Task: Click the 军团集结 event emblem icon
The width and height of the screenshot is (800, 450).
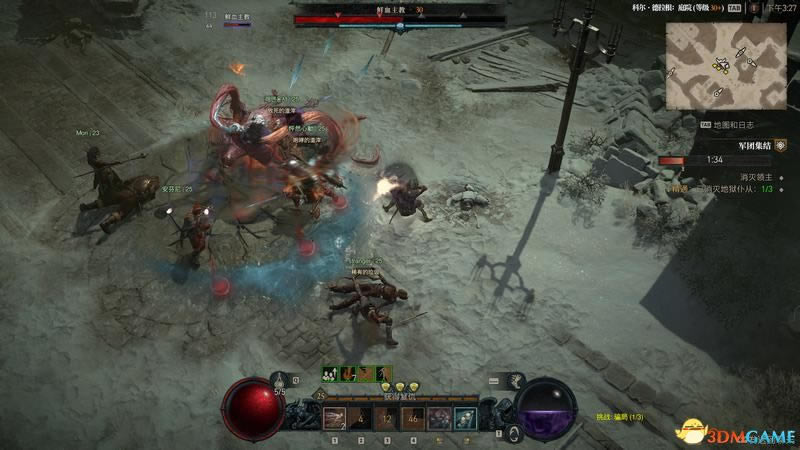Action: [780, 145]
